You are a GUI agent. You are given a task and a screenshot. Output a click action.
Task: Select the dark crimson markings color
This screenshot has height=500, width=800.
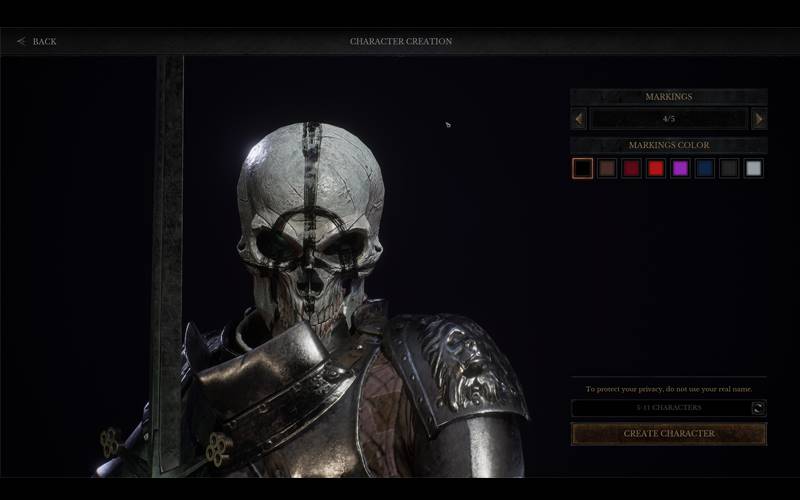(x=632, y=168)
